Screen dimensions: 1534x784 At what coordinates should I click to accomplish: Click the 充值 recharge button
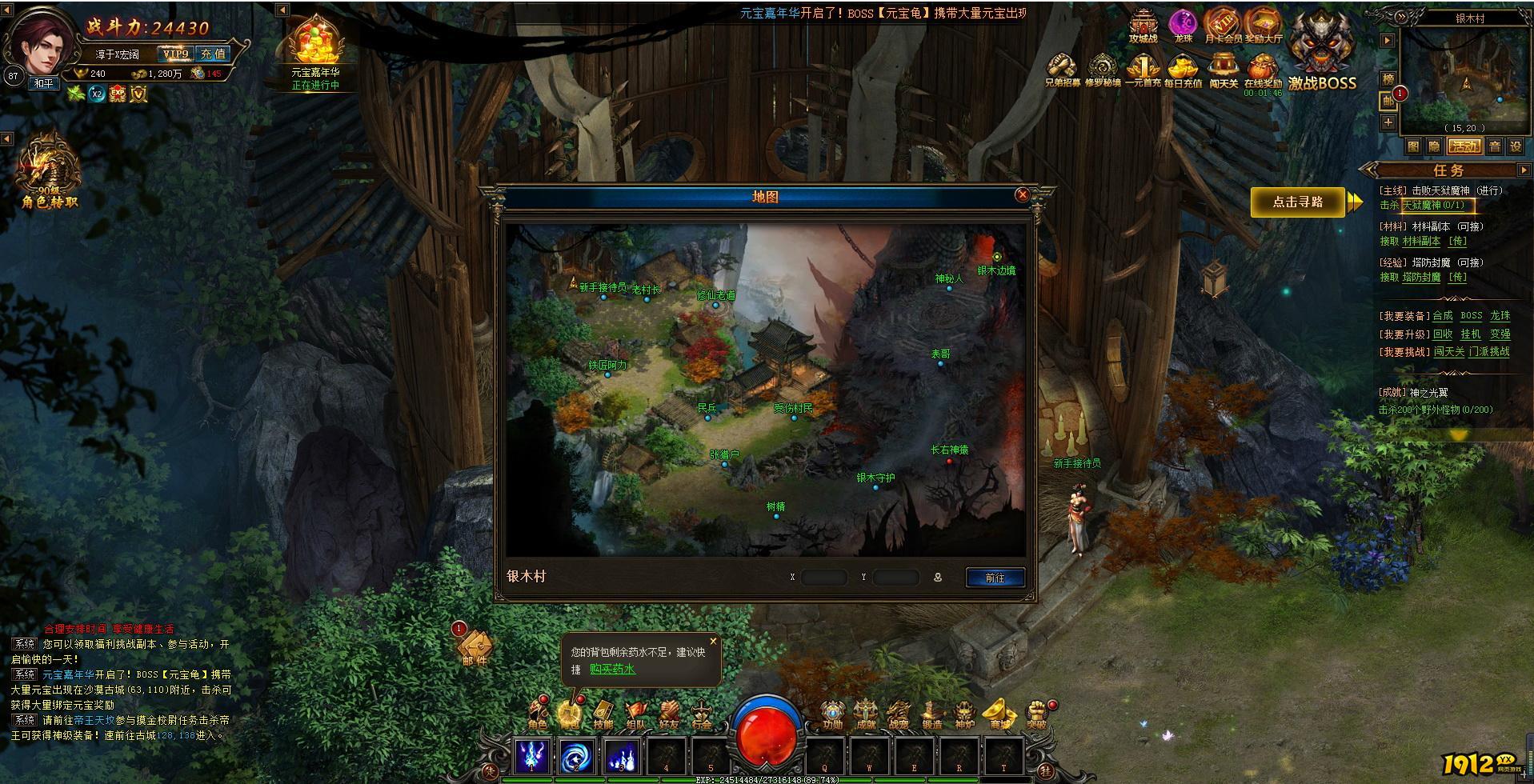(x=213, y=54)
